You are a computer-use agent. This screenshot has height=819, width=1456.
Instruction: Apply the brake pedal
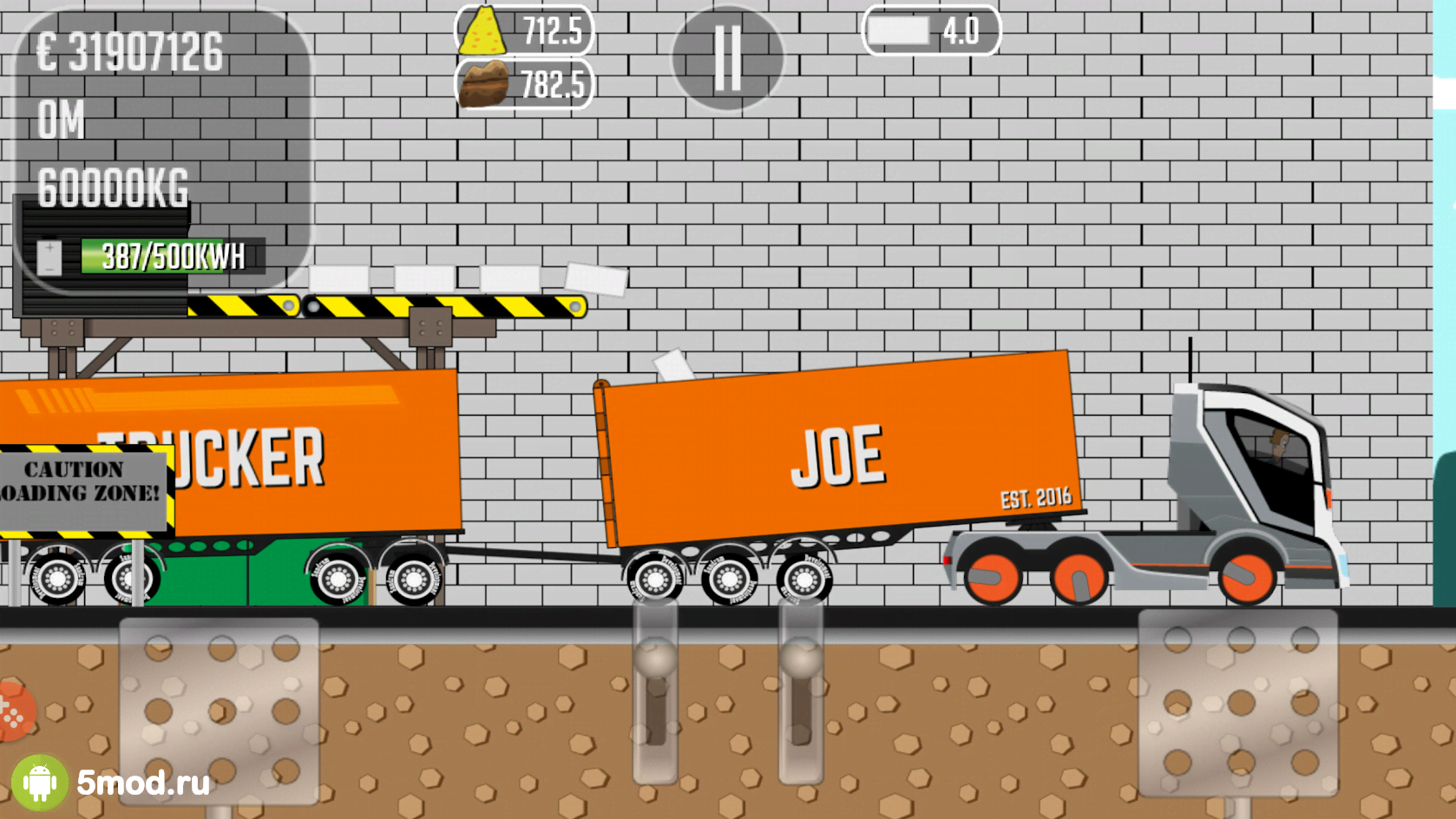tap(219, 711)
